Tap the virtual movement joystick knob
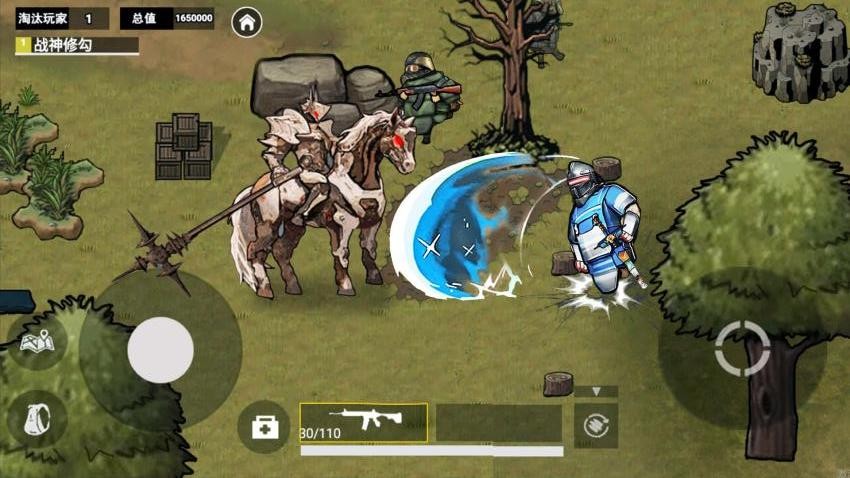Screen dimensions: 850x478 160,350
